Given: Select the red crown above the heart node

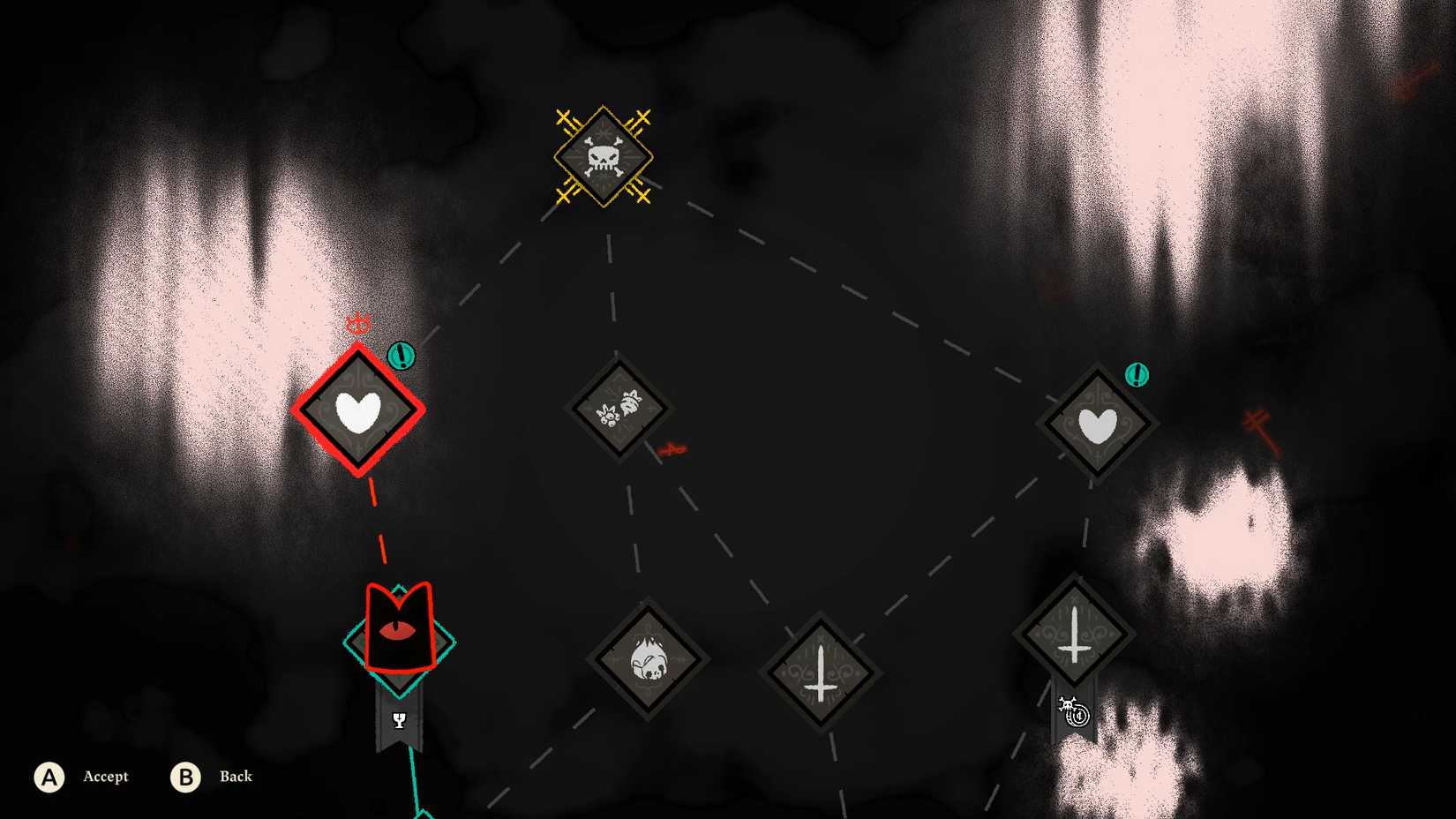Looking at the screenshot, I should 356,325.
